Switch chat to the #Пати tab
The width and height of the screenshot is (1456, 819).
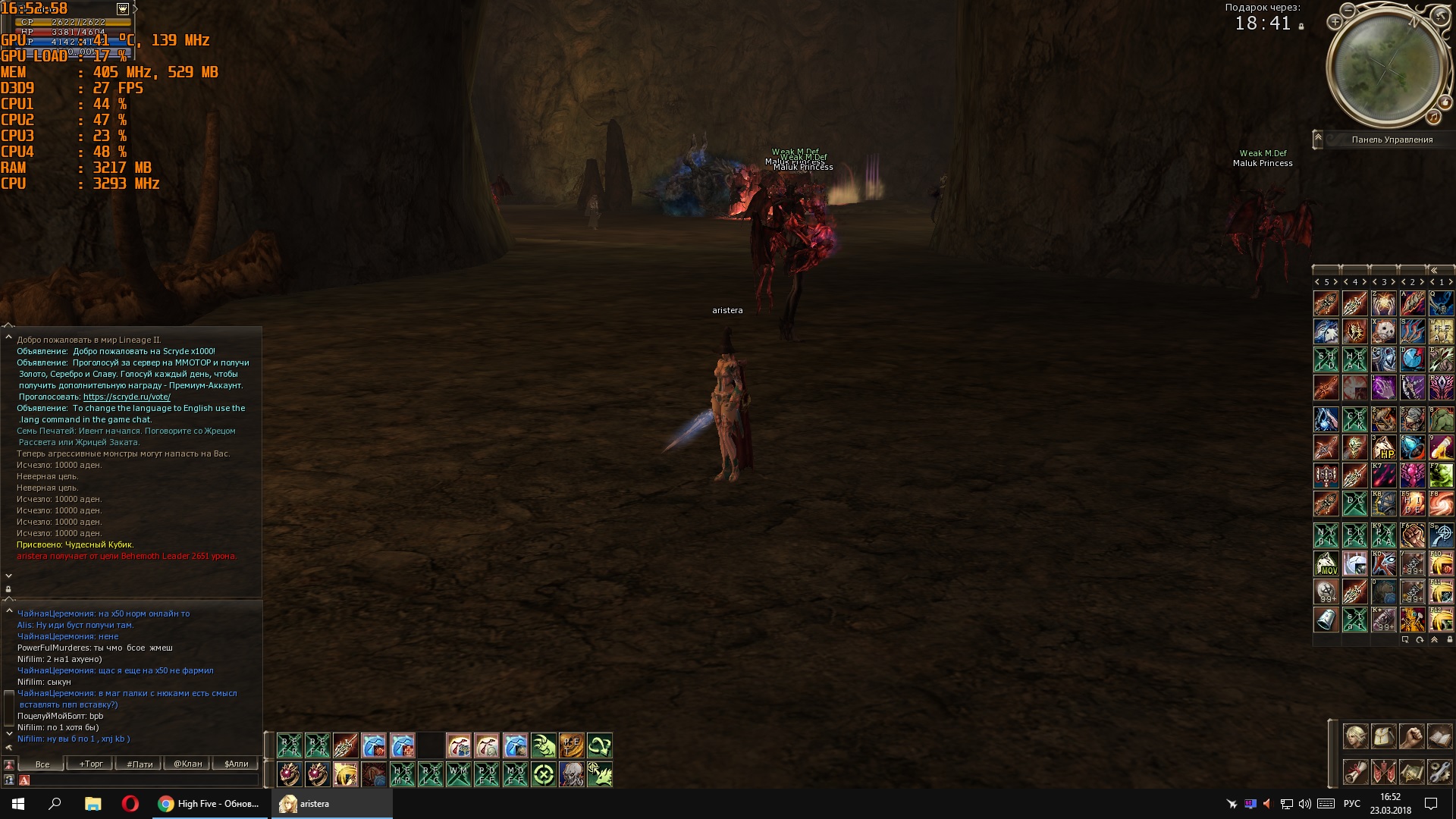coord(140,764)
